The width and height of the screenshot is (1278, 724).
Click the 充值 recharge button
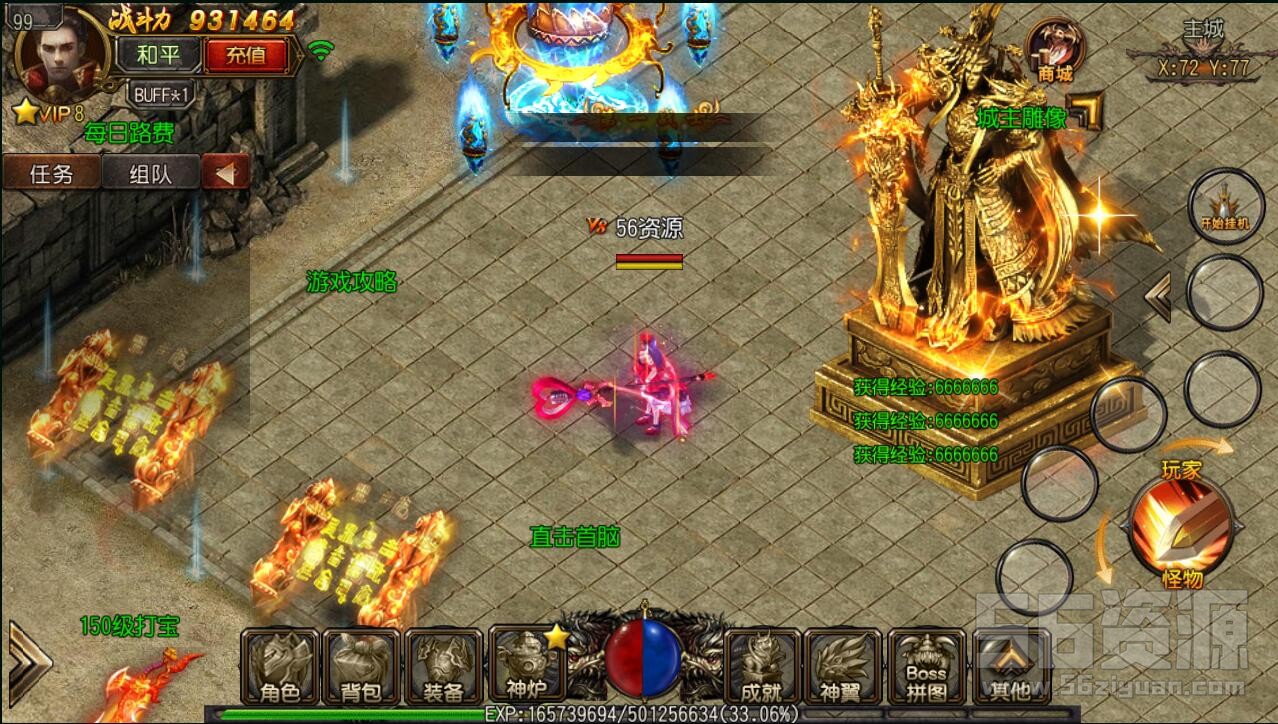(245, 54)
